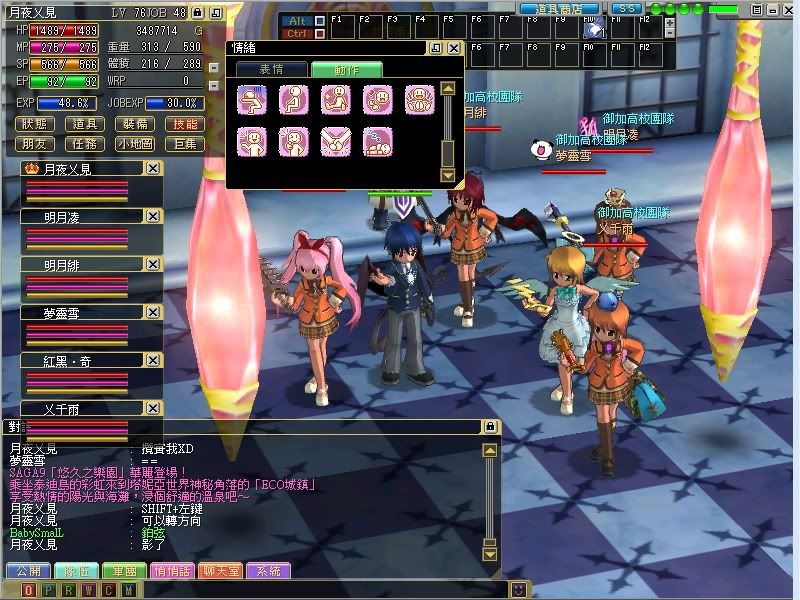
Task: Click the SS screenshot button
Action: click(626, 8)
